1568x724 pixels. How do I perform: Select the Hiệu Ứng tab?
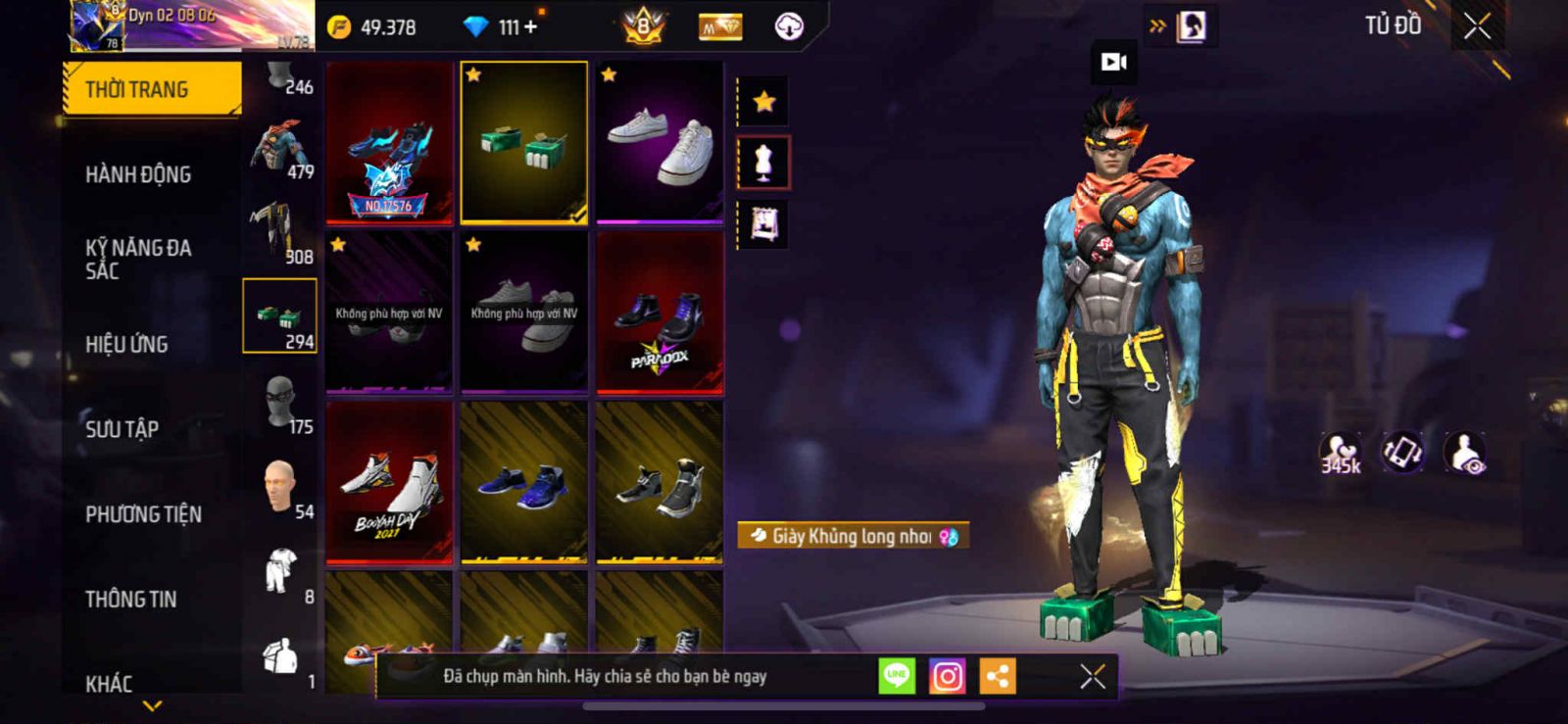pyautogui.click(x=126, y=344)
